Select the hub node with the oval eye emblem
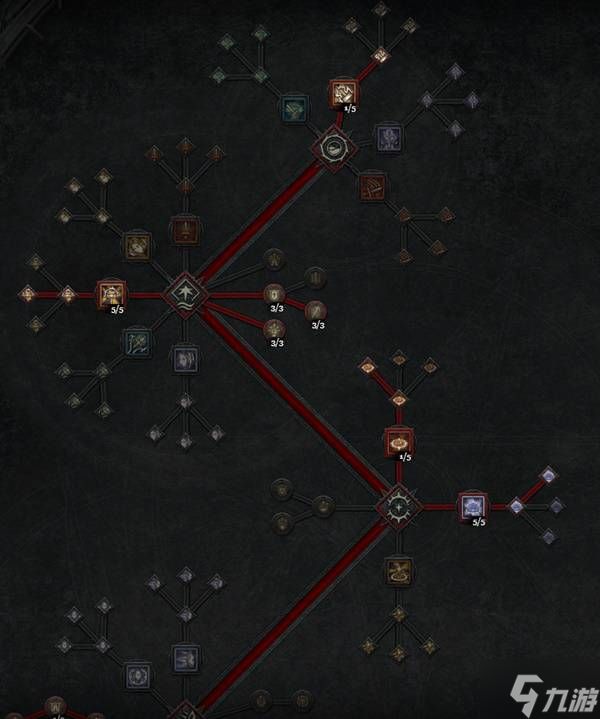This screenshot has height=719, width=600. (x=329, y=148)
